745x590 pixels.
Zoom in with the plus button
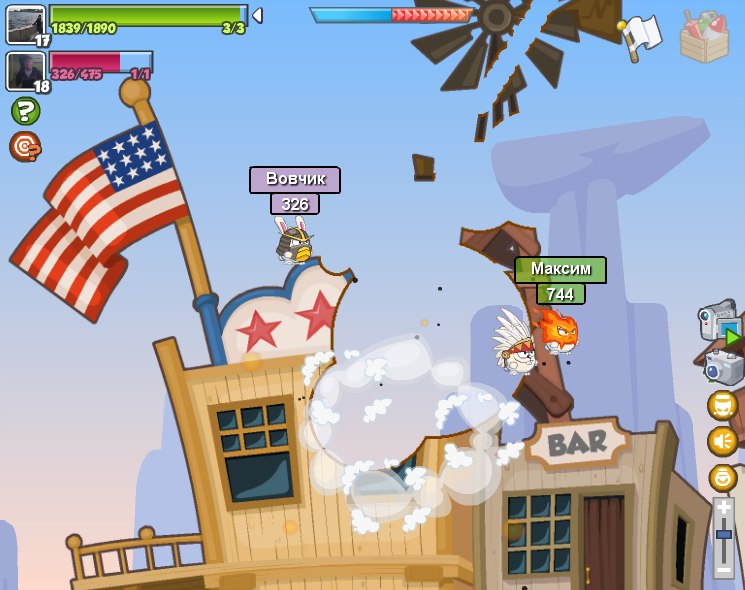pos(723,508)
